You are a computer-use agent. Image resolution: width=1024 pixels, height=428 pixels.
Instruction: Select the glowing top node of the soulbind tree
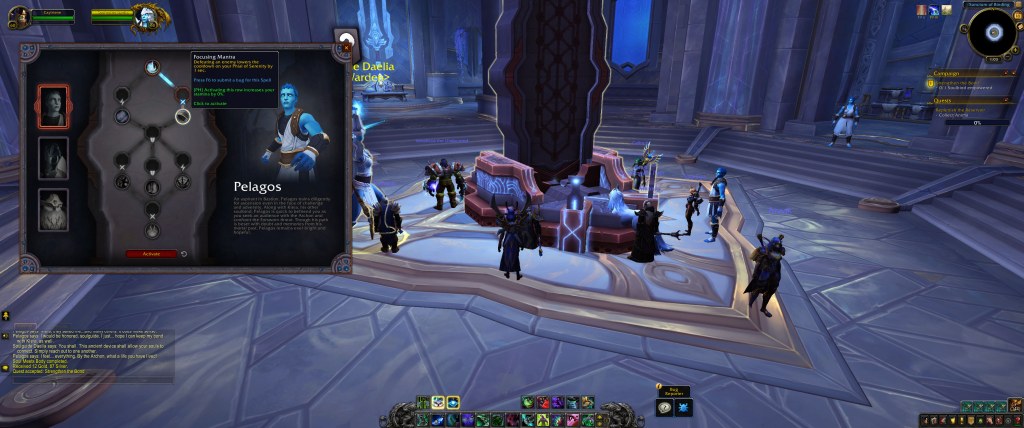pyautogui.click(x=152, y=68)
